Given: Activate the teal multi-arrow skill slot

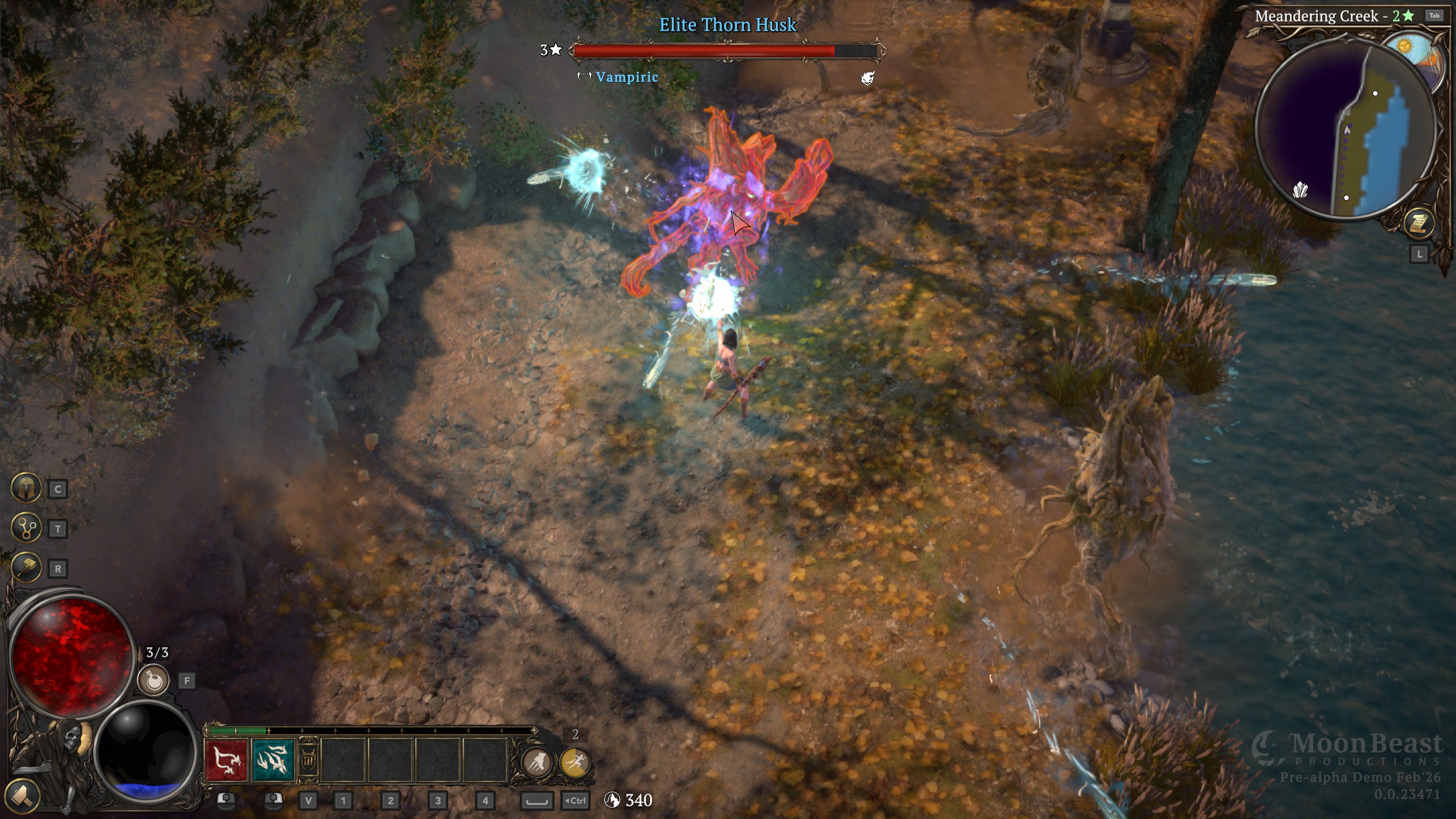Looking at the screenshot, I should point(274,761).
